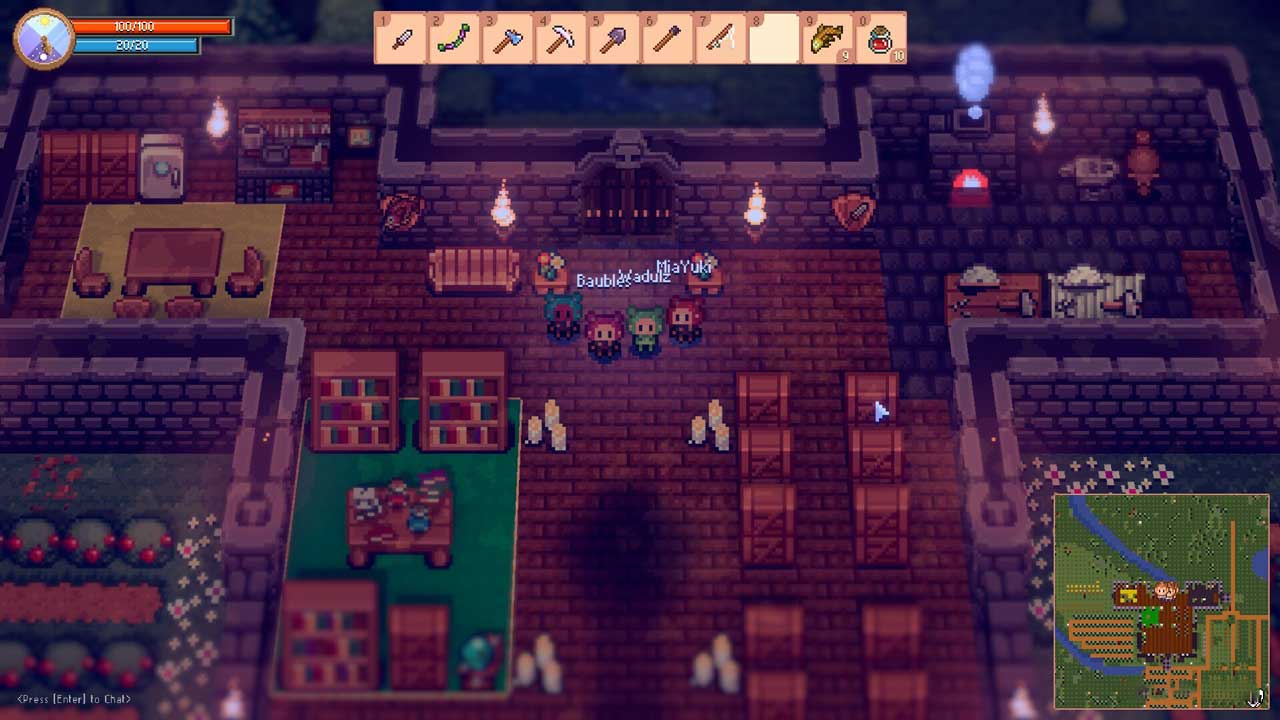Select the golden fish stack in the hotbar
Screen dimensions: 1280x720
tap(827, 38)
